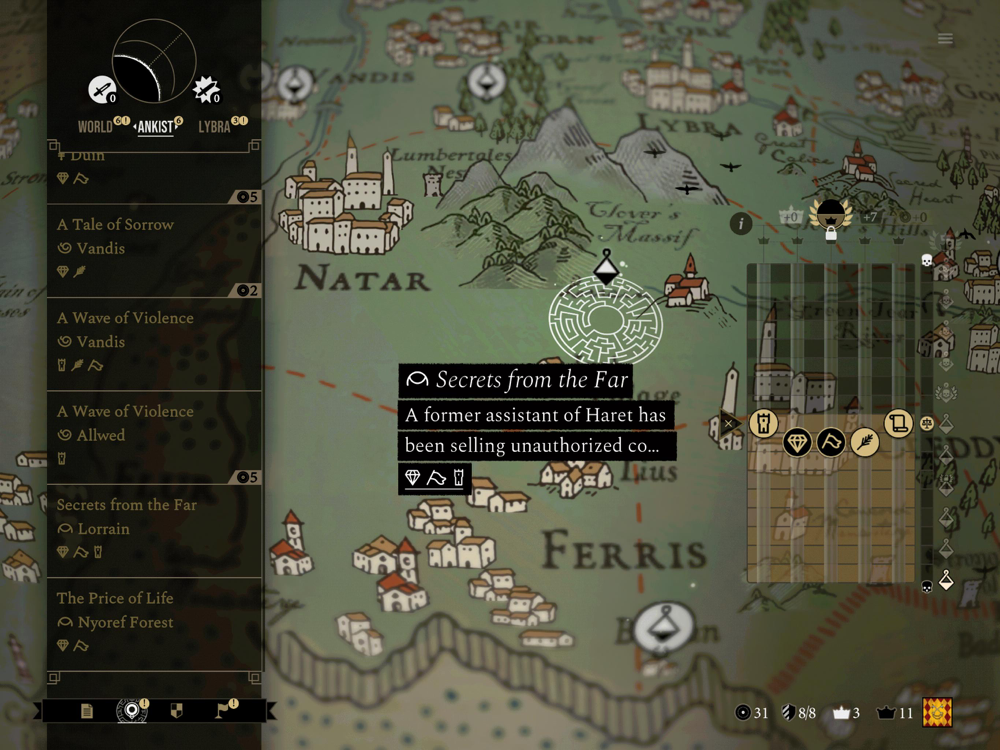The image size is (1000, 750).
Task: Click the diamond gem token
Action: [797, 441]
